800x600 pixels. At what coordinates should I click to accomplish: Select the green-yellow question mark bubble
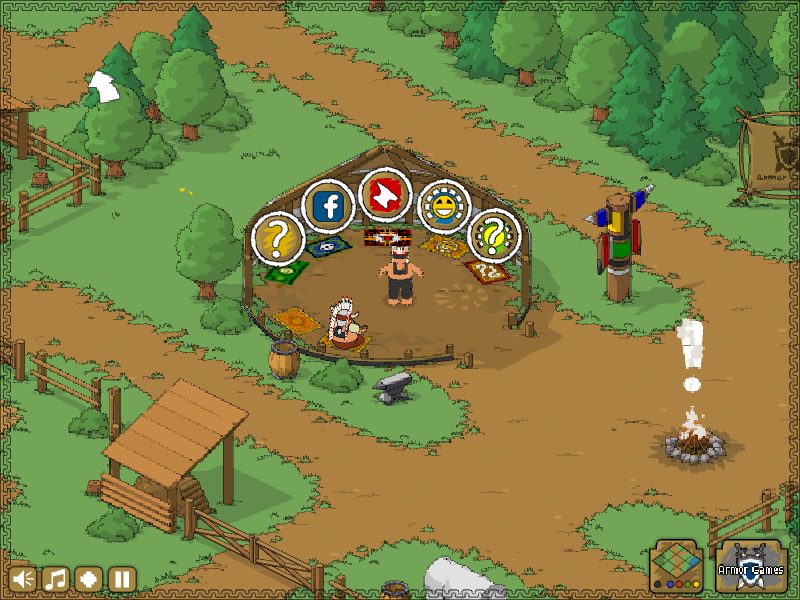point(494,236)
